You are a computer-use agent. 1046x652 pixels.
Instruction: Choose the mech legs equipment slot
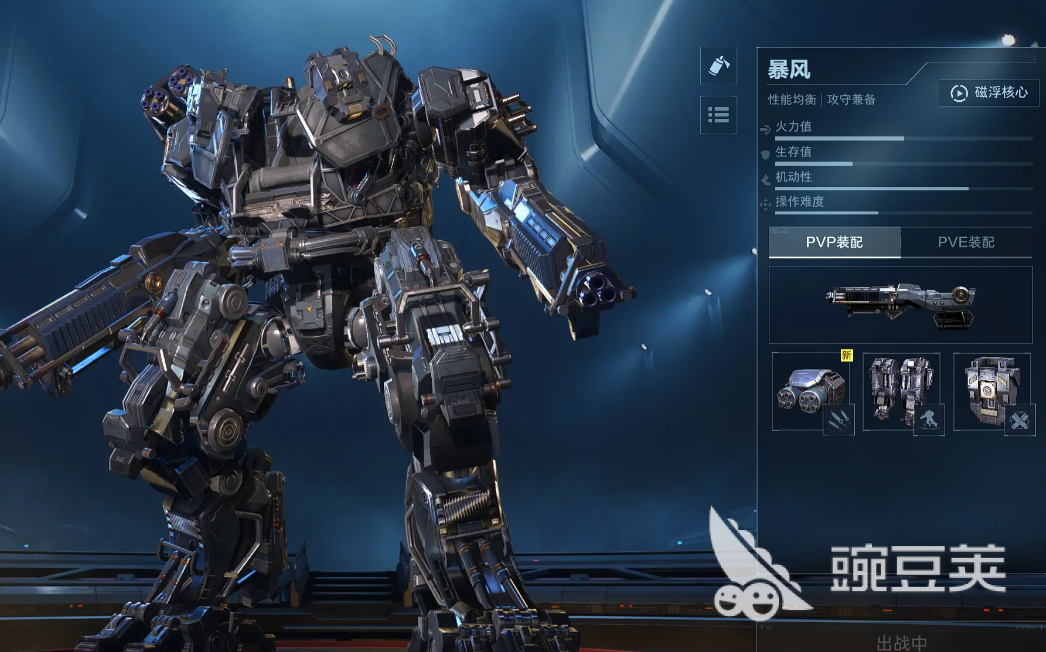point(901,391)
